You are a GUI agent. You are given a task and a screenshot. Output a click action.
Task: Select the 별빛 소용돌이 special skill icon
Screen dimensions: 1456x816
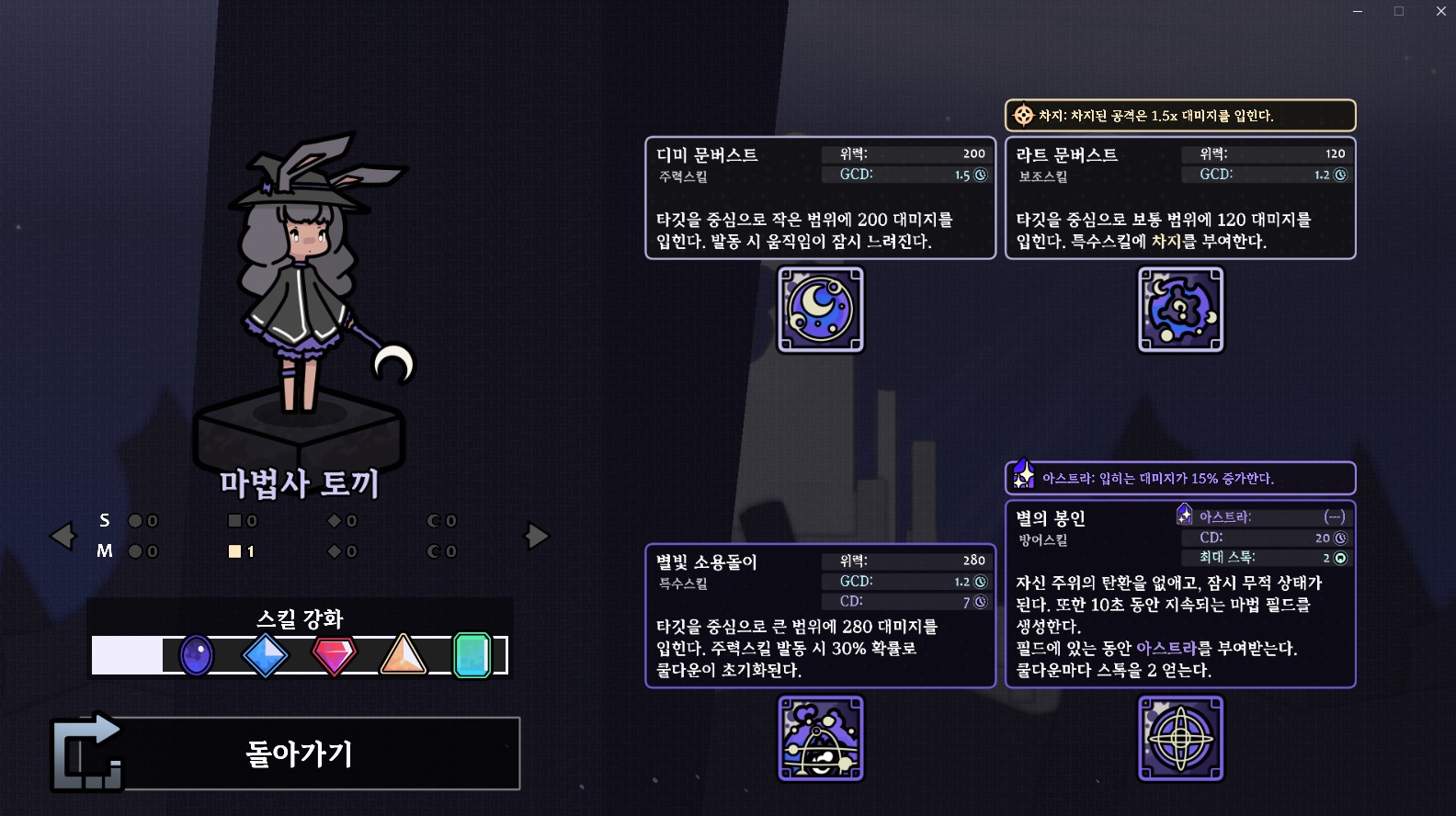821,738
